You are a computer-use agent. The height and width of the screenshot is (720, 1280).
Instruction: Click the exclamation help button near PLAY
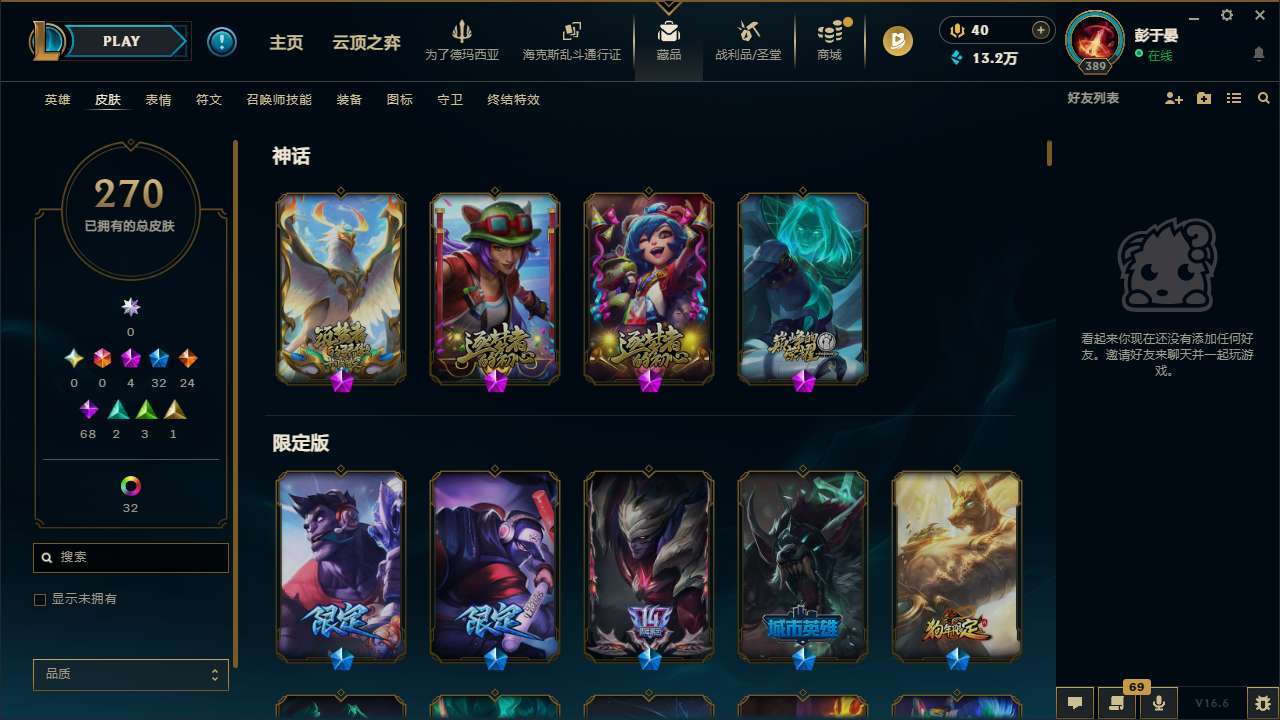click(222, 41)
